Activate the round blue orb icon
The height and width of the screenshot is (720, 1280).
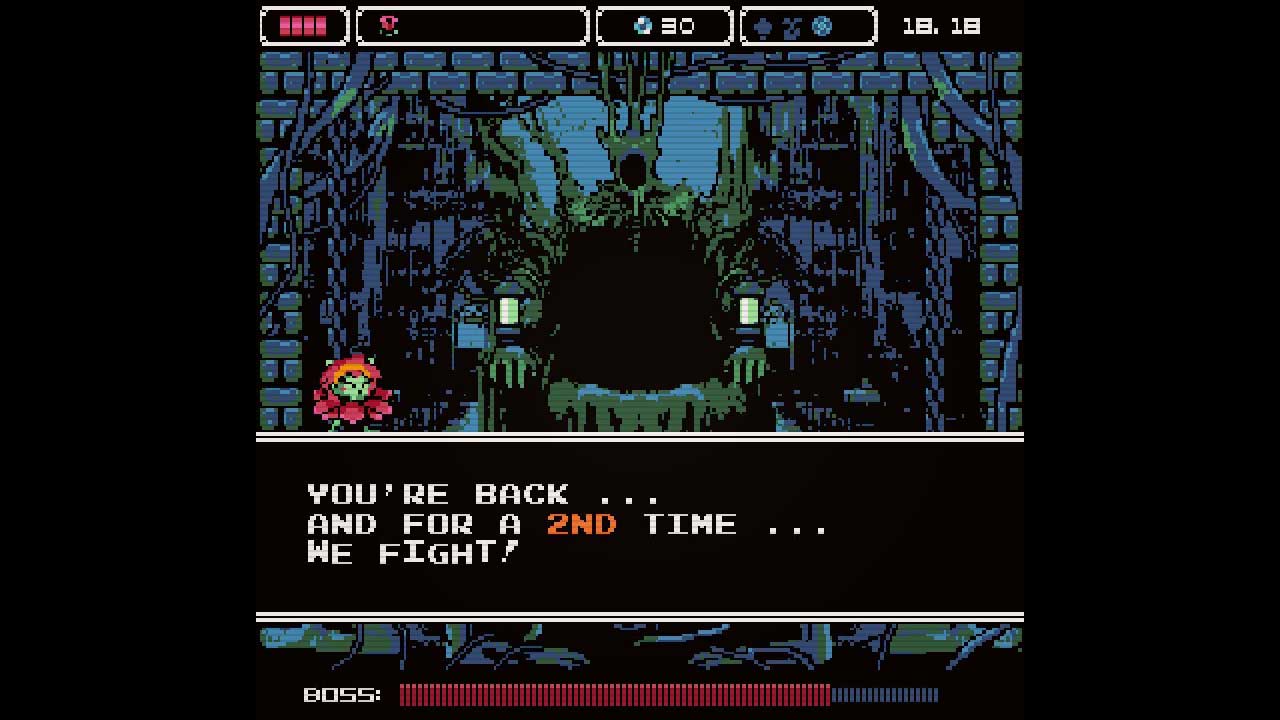point(822,27)
